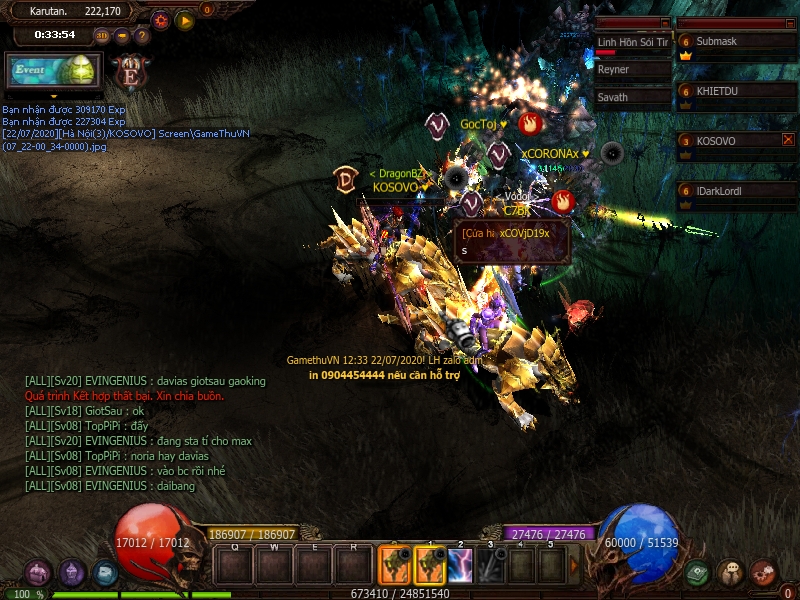Select party member Submask
The image size is (800, 600).
click(735, 42)
